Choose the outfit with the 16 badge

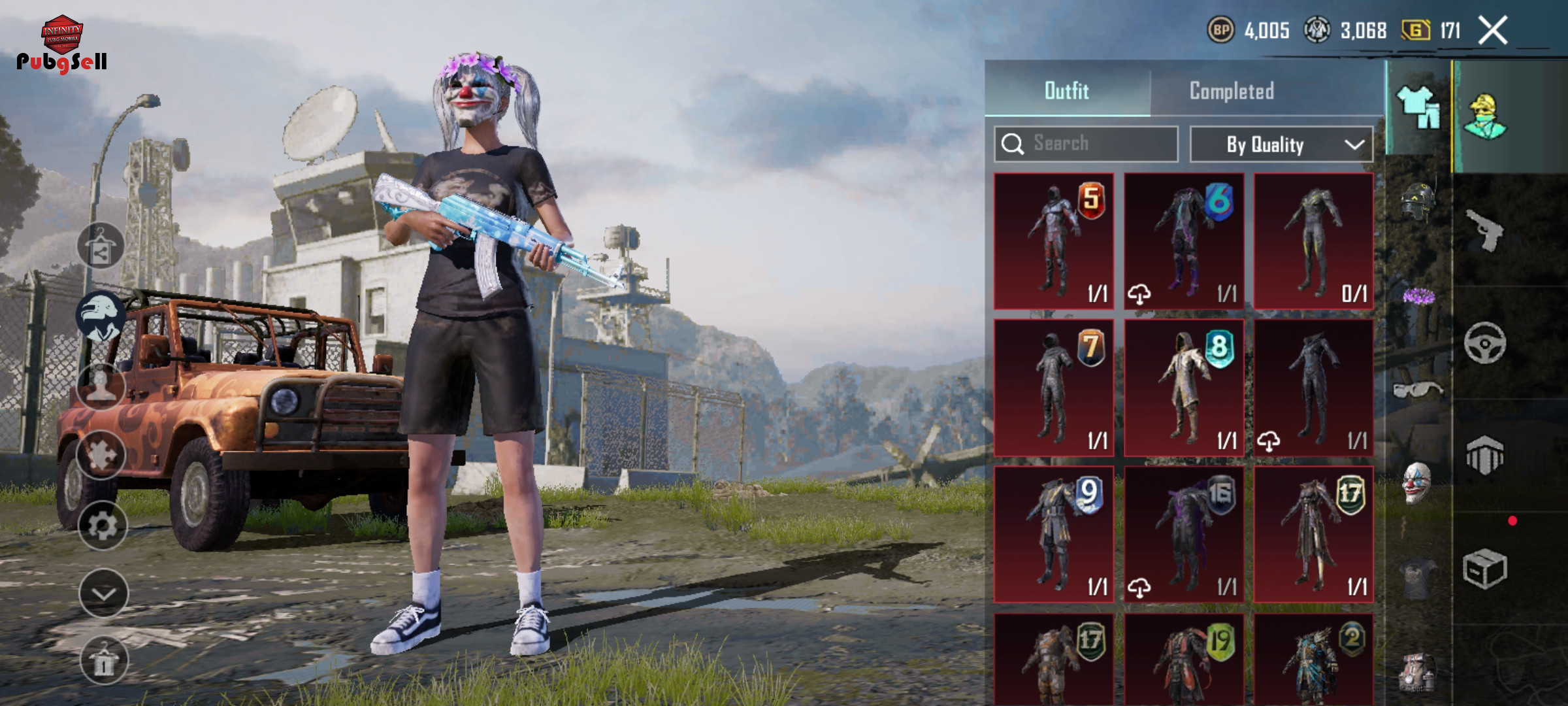pos(1183,534)
